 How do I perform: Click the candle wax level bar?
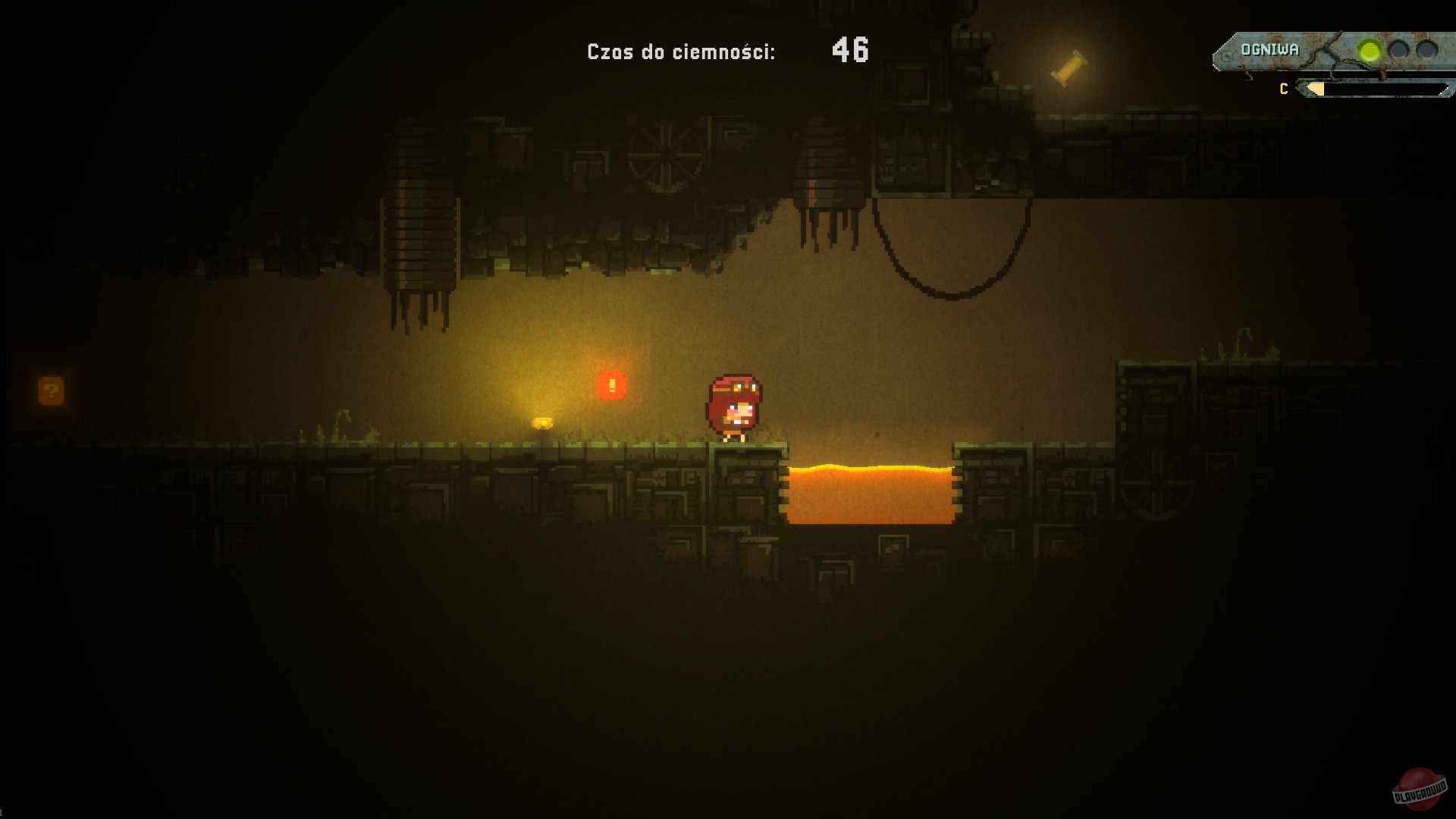coord(1315,90)
